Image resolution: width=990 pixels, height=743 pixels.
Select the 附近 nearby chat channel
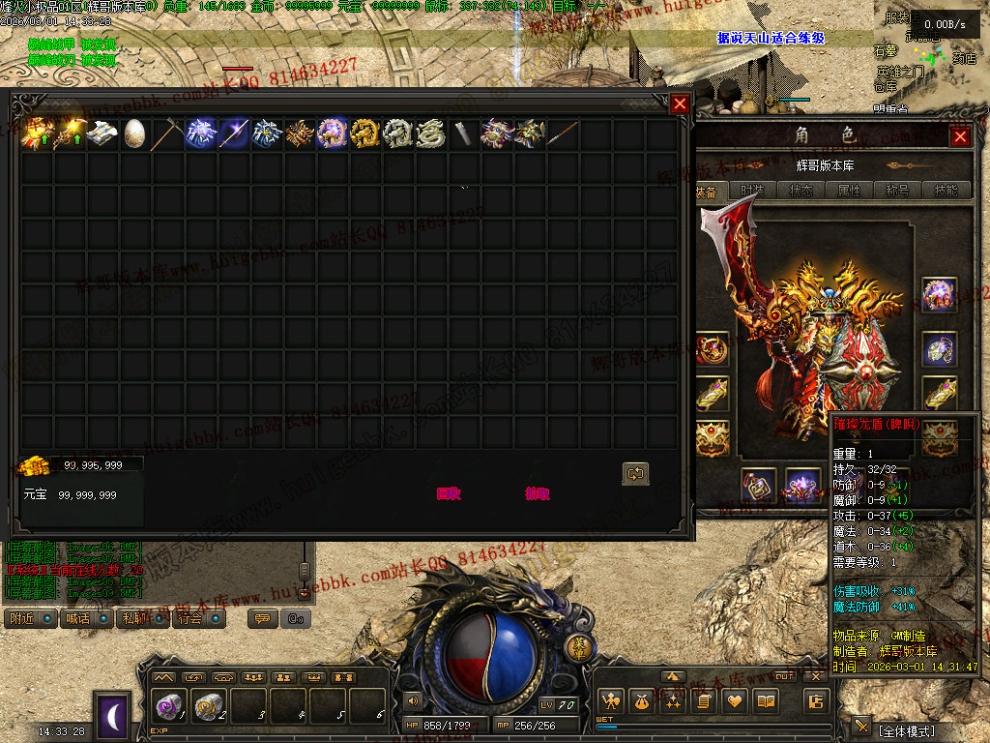click(30, 619)
